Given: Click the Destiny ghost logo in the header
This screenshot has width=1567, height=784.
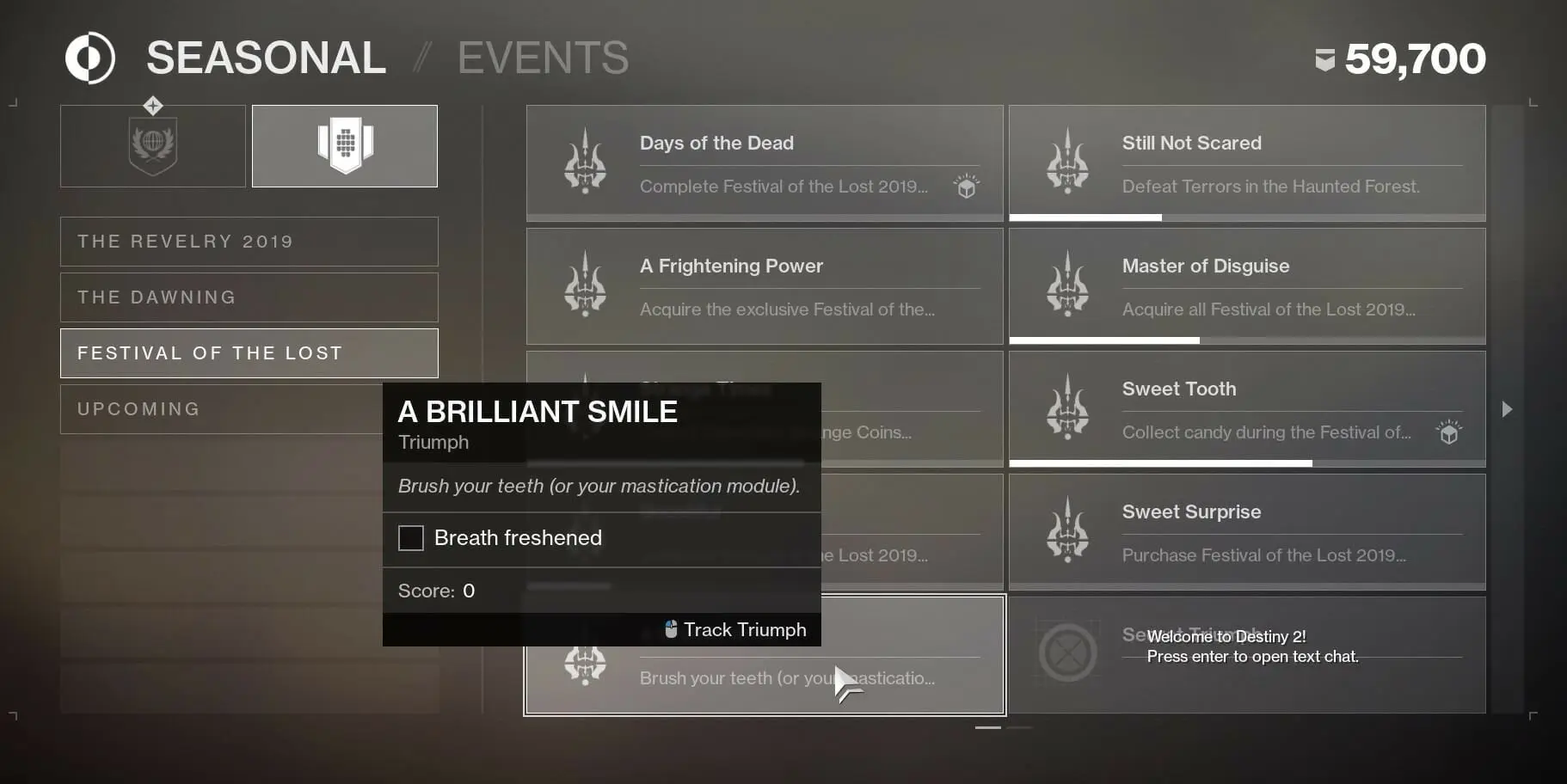Looking at the screenshot, I should [89, 57].
